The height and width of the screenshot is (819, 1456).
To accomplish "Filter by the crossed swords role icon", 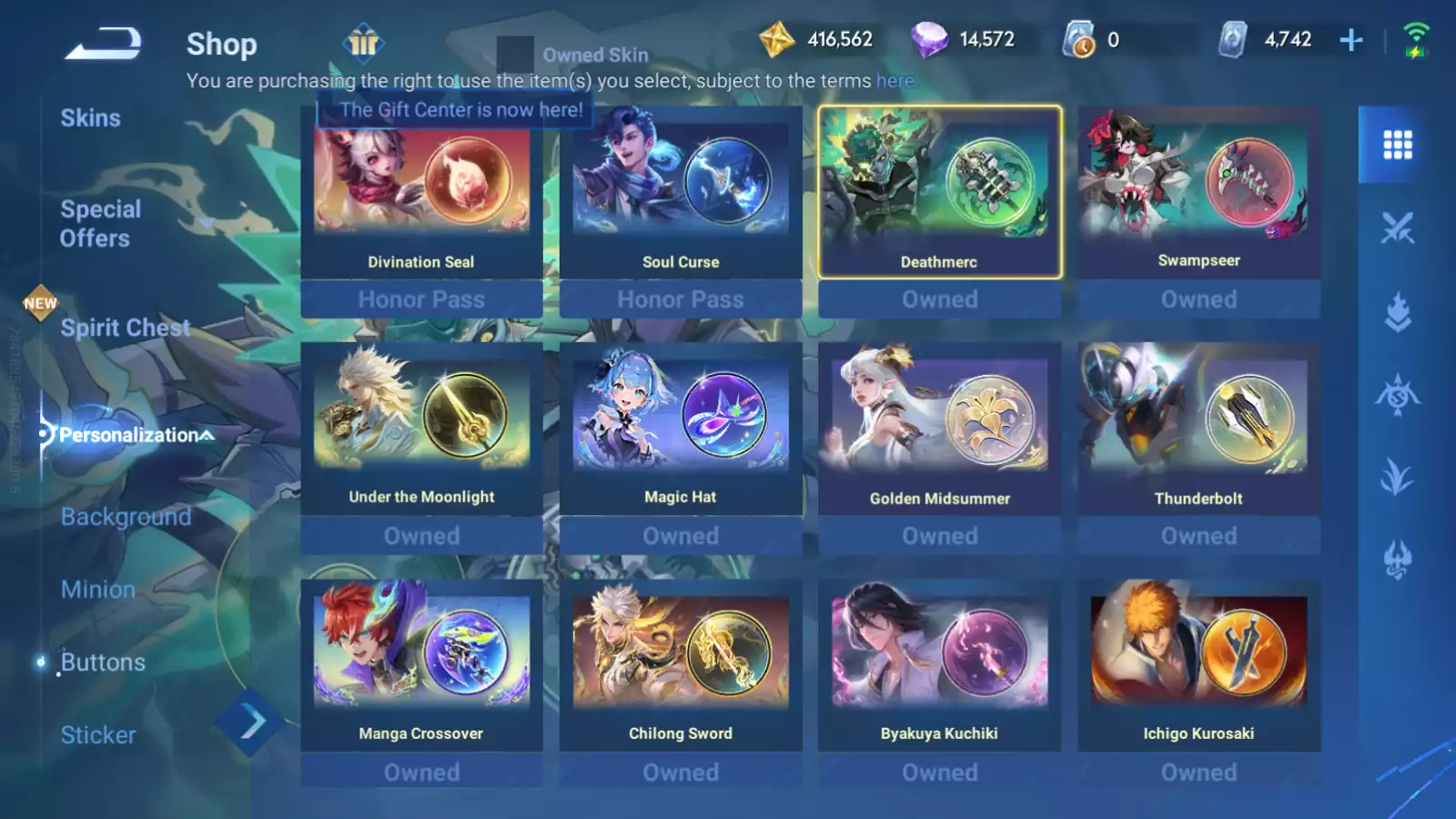I will pos(1397,227).
